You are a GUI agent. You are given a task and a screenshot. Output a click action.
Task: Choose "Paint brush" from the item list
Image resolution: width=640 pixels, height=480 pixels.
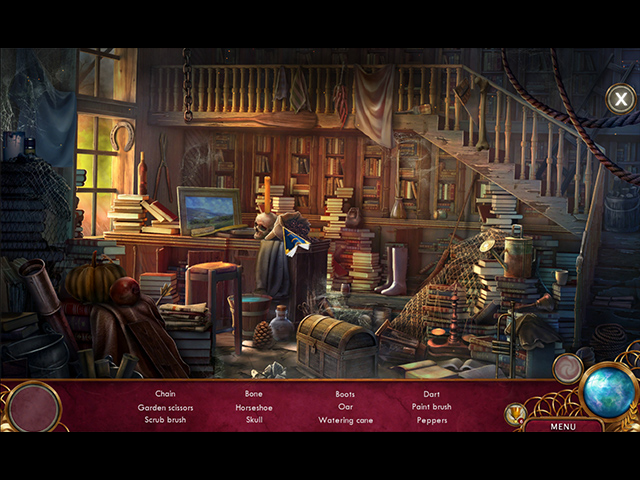pos(431,407)
